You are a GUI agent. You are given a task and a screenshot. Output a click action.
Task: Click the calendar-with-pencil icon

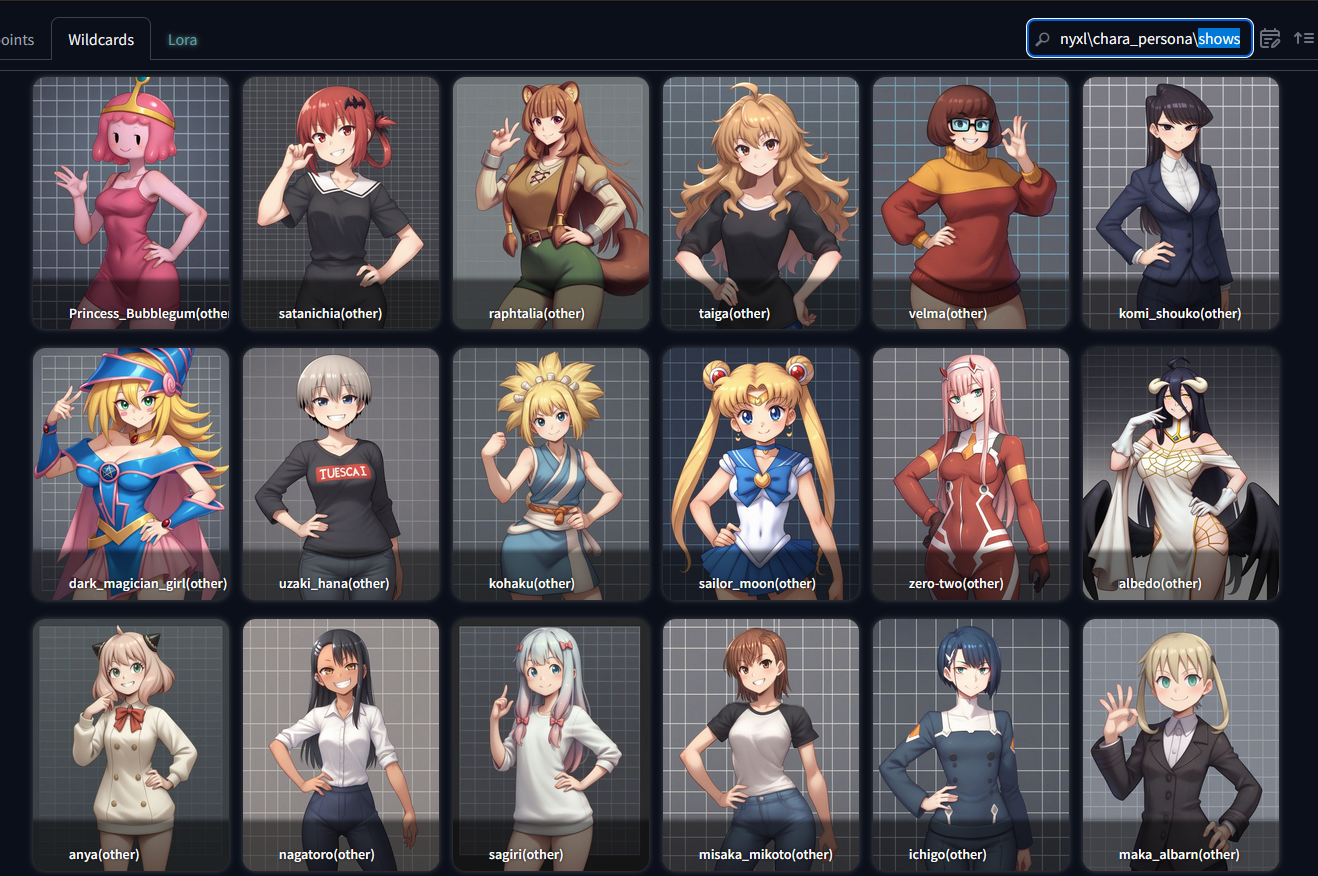point(1270,39)
